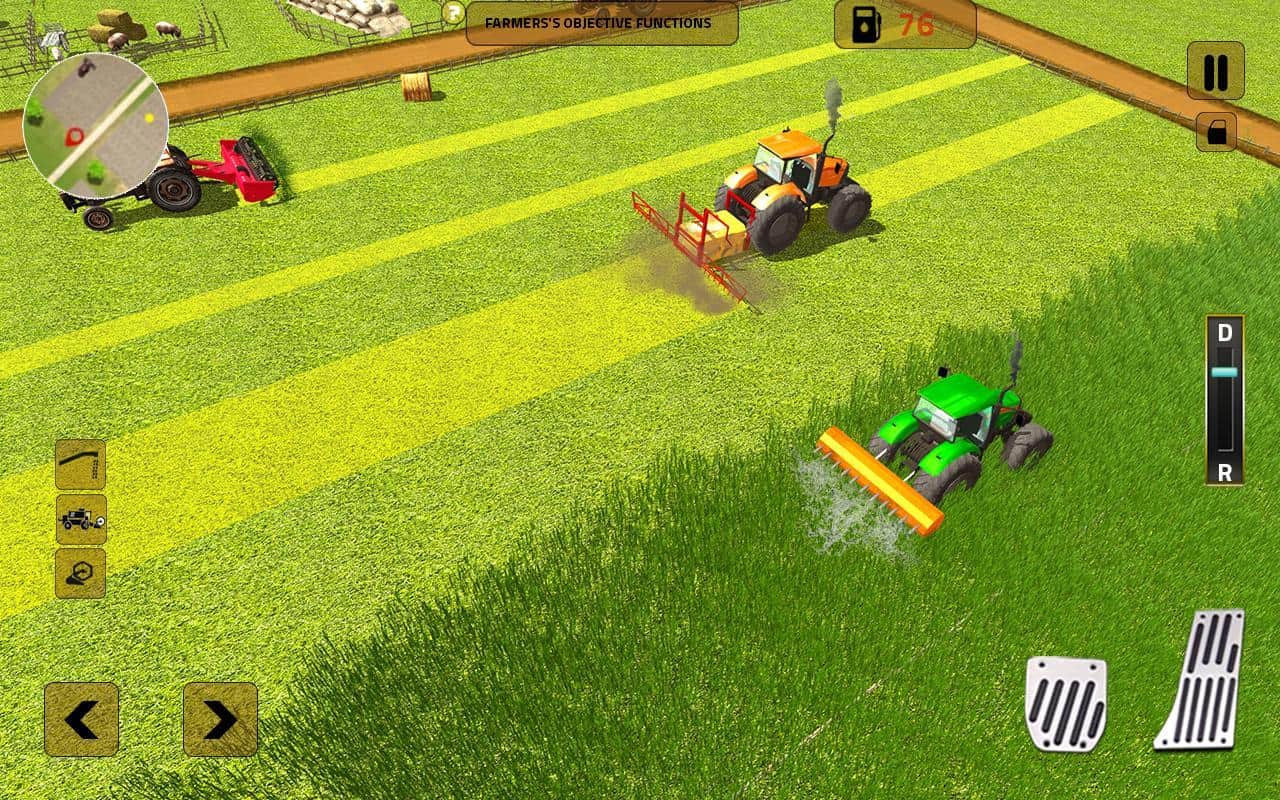
Task: Switch transmission to Drive with D toggle
Action: coord(1224,332)
